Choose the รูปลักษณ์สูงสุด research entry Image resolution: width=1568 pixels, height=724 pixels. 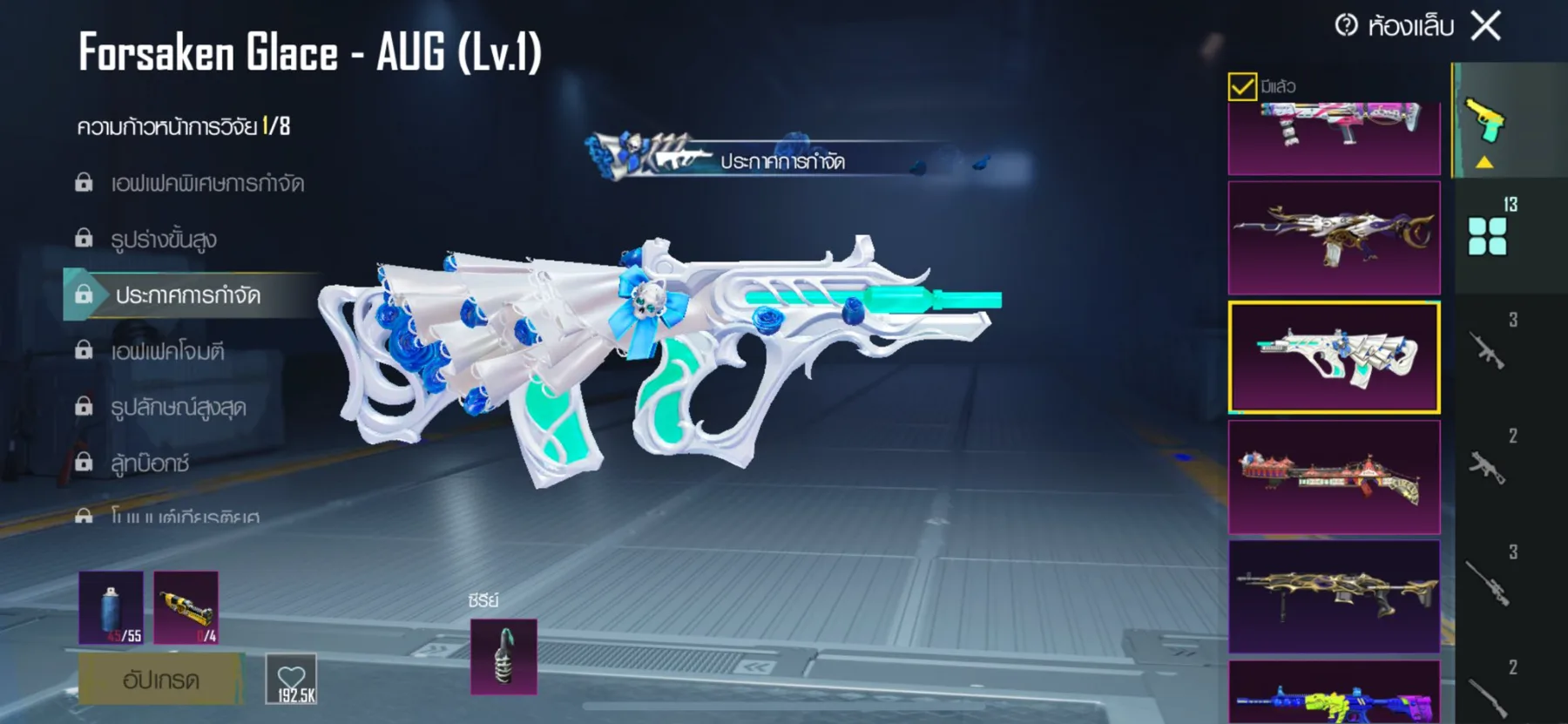tap(178, 407)
